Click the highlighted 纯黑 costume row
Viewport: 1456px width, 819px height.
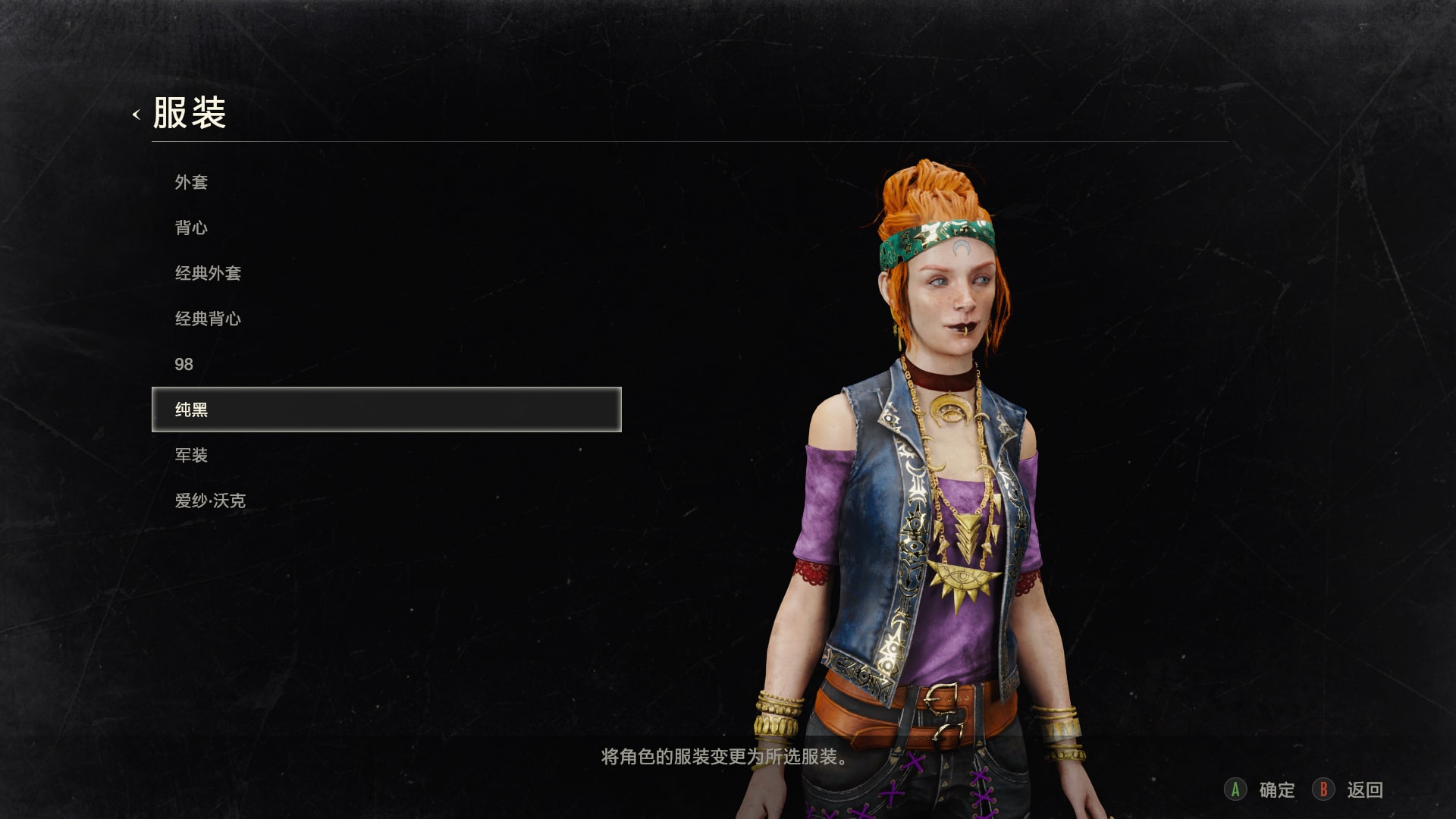[386, 409]
